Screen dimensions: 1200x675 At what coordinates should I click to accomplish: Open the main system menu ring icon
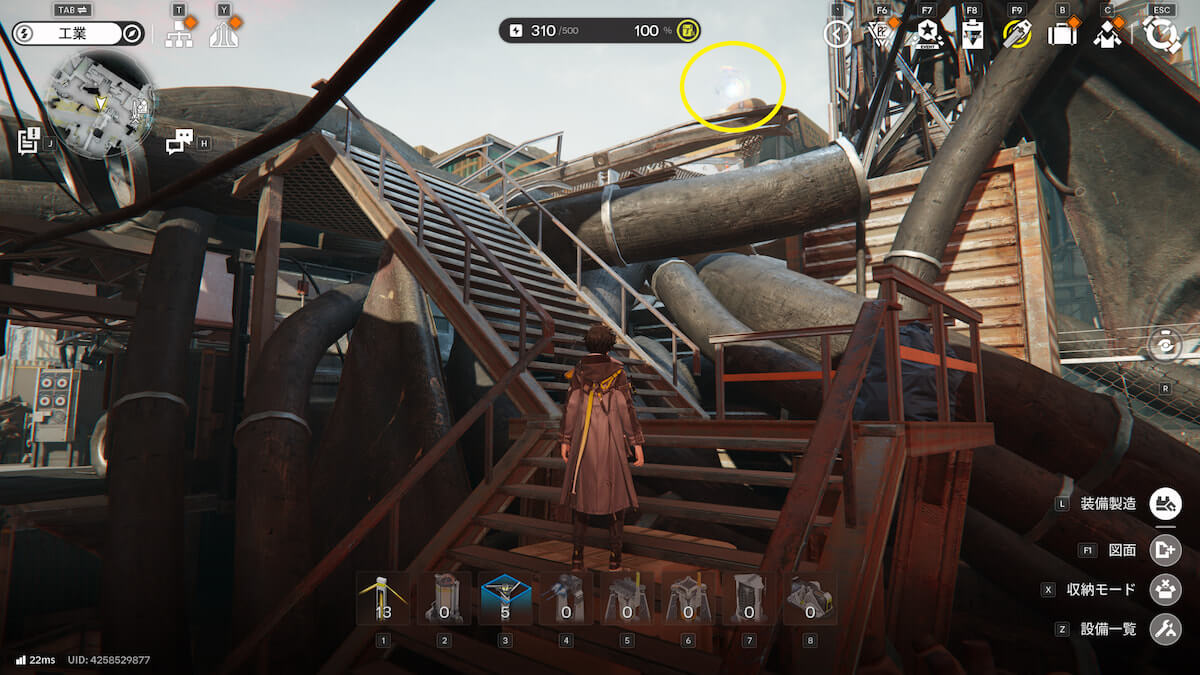pos(1161,35)
